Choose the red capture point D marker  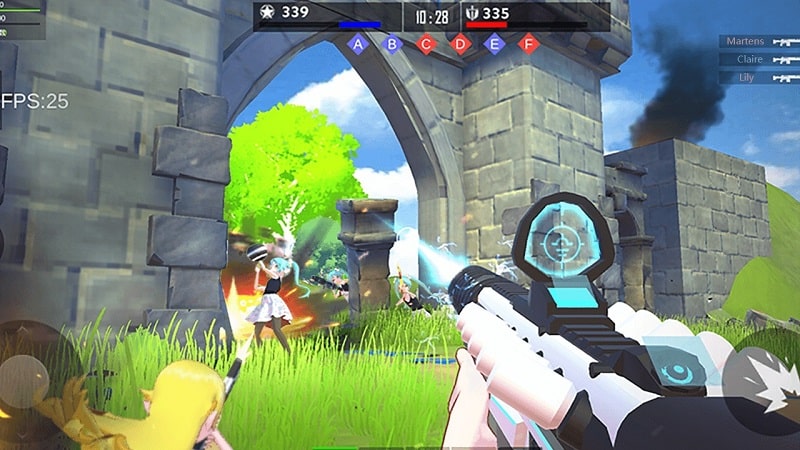(460, 43)
